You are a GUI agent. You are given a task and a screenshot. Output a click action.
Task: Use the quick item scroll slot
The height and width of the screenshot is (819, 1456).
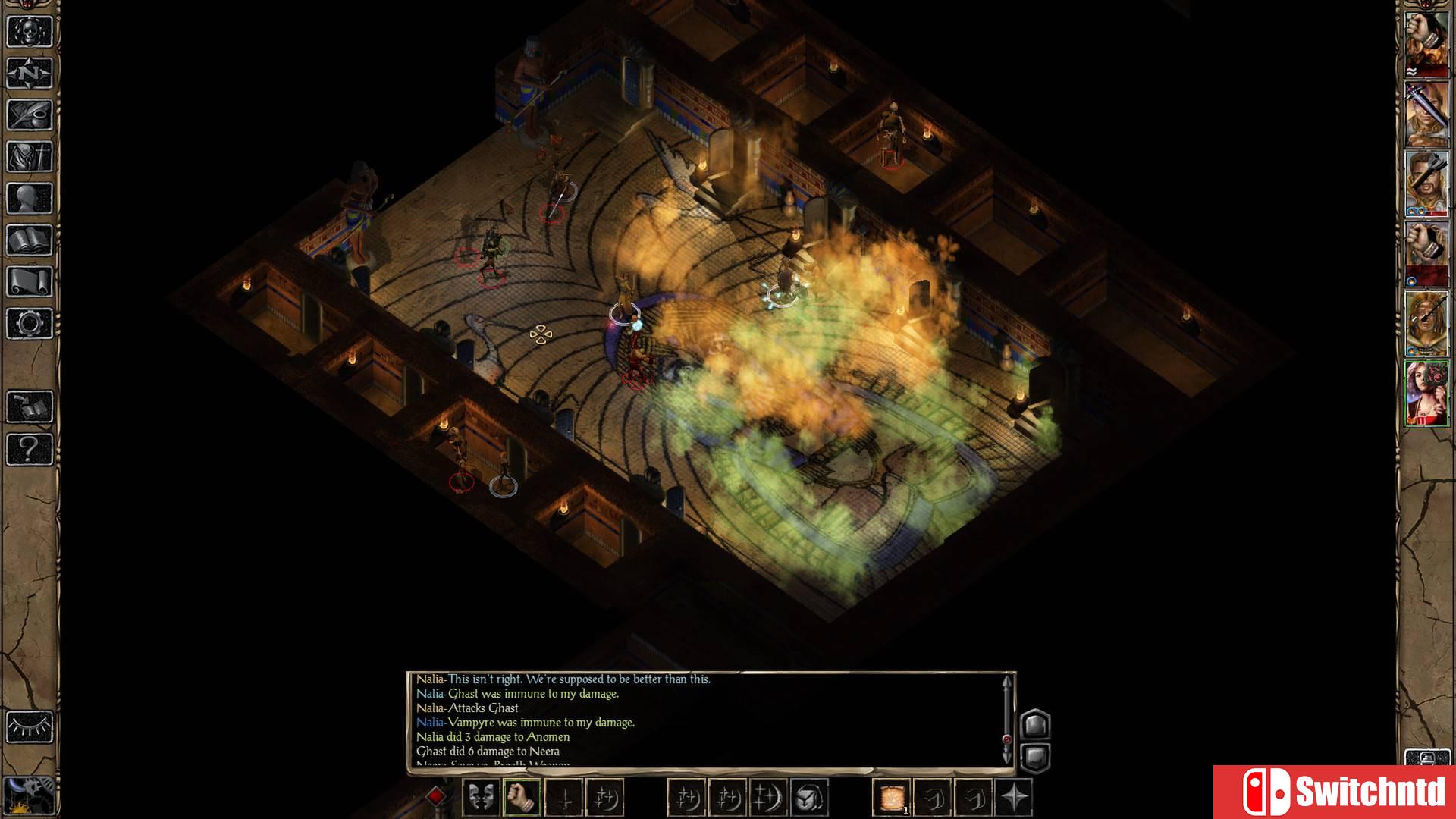click(893, 796)
